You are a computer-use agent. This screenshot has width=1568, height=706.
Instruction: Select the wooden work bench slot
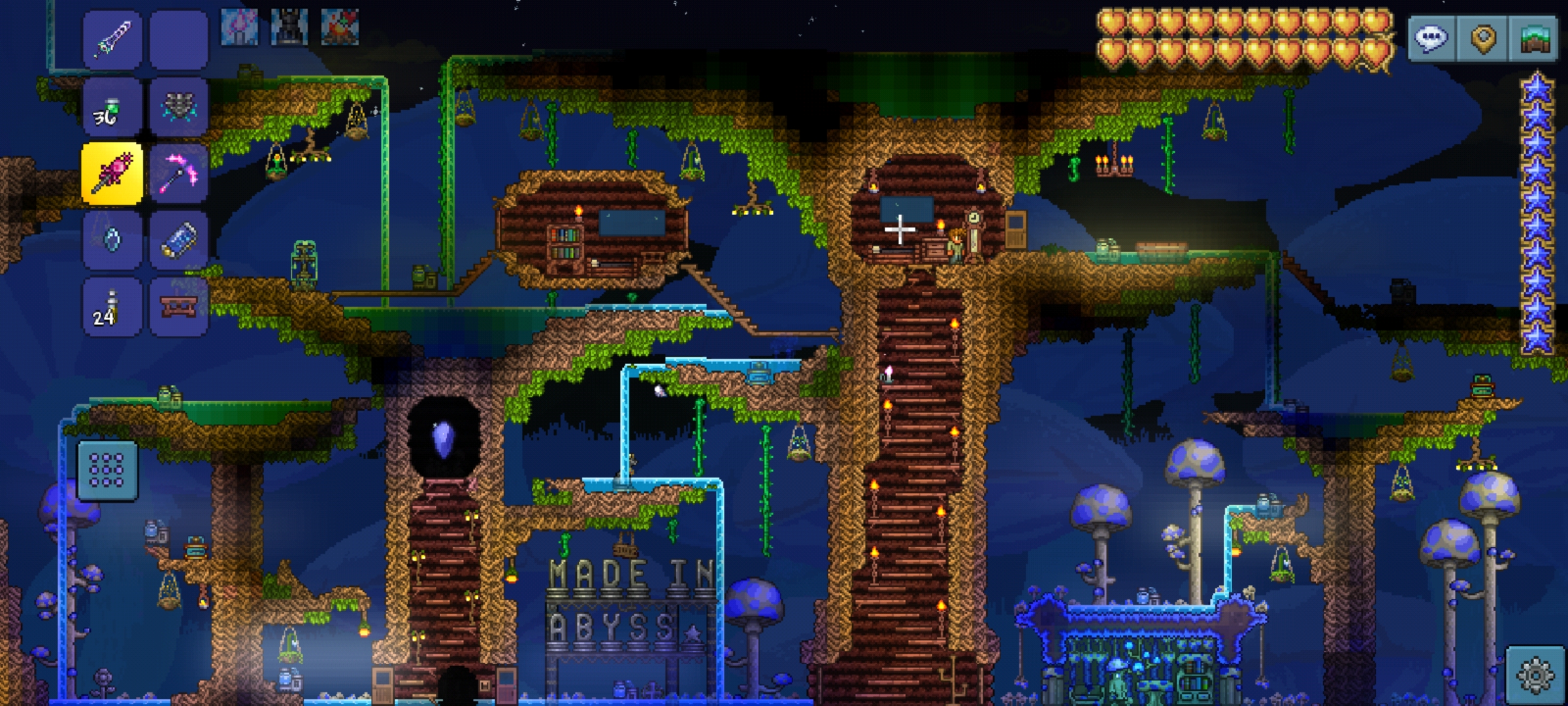[178, 307]
